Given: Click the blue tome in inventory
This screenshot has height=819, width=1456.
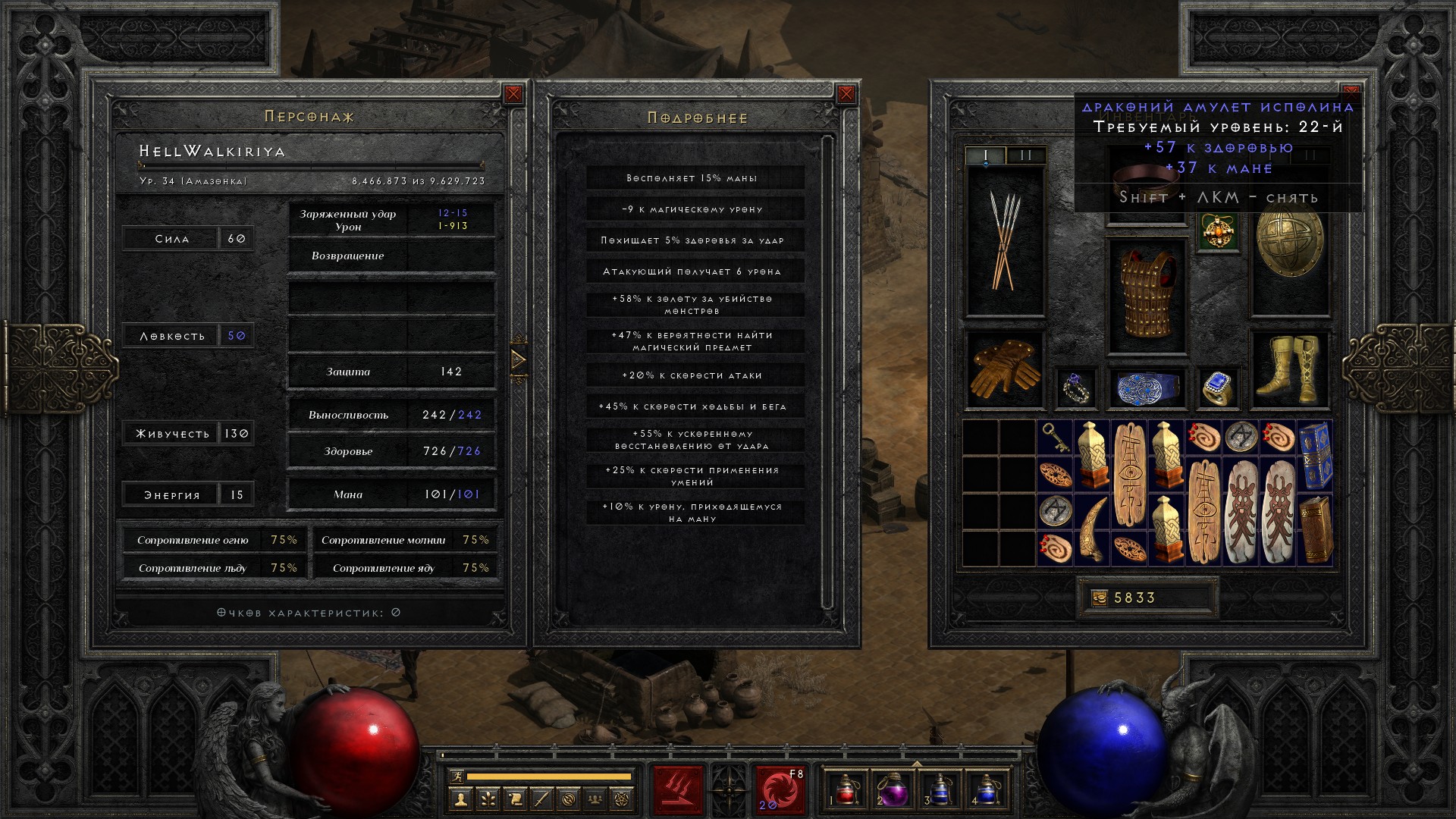Looking at the screenshot, I should pyautogui.click(x=1314, y=456).
